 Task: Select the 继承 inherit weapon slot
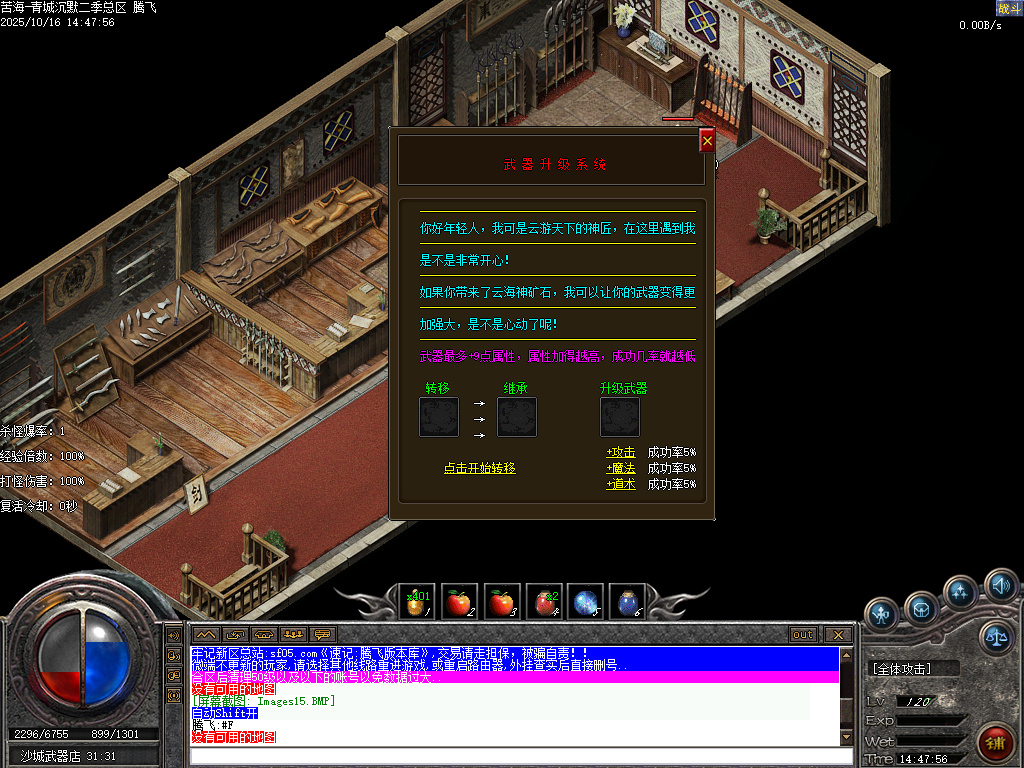[517, 417]
